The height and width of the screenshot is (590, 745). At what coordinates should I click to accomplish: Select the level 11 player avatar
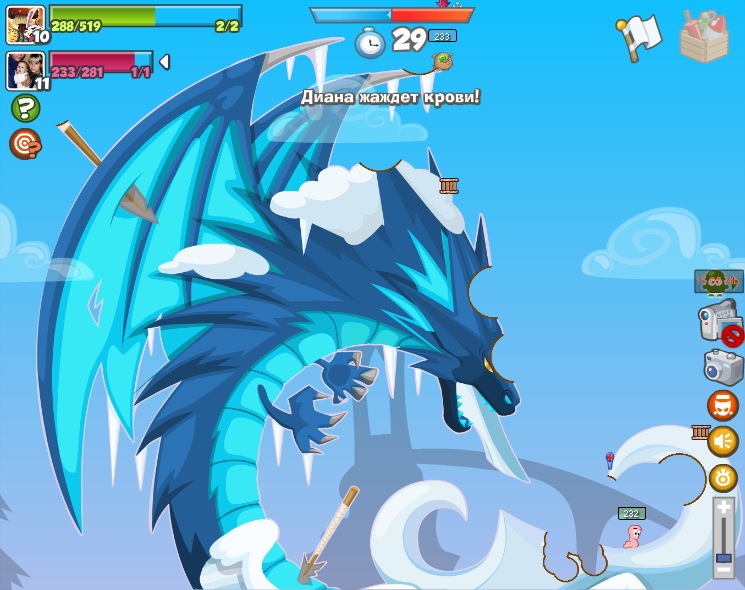24,70
